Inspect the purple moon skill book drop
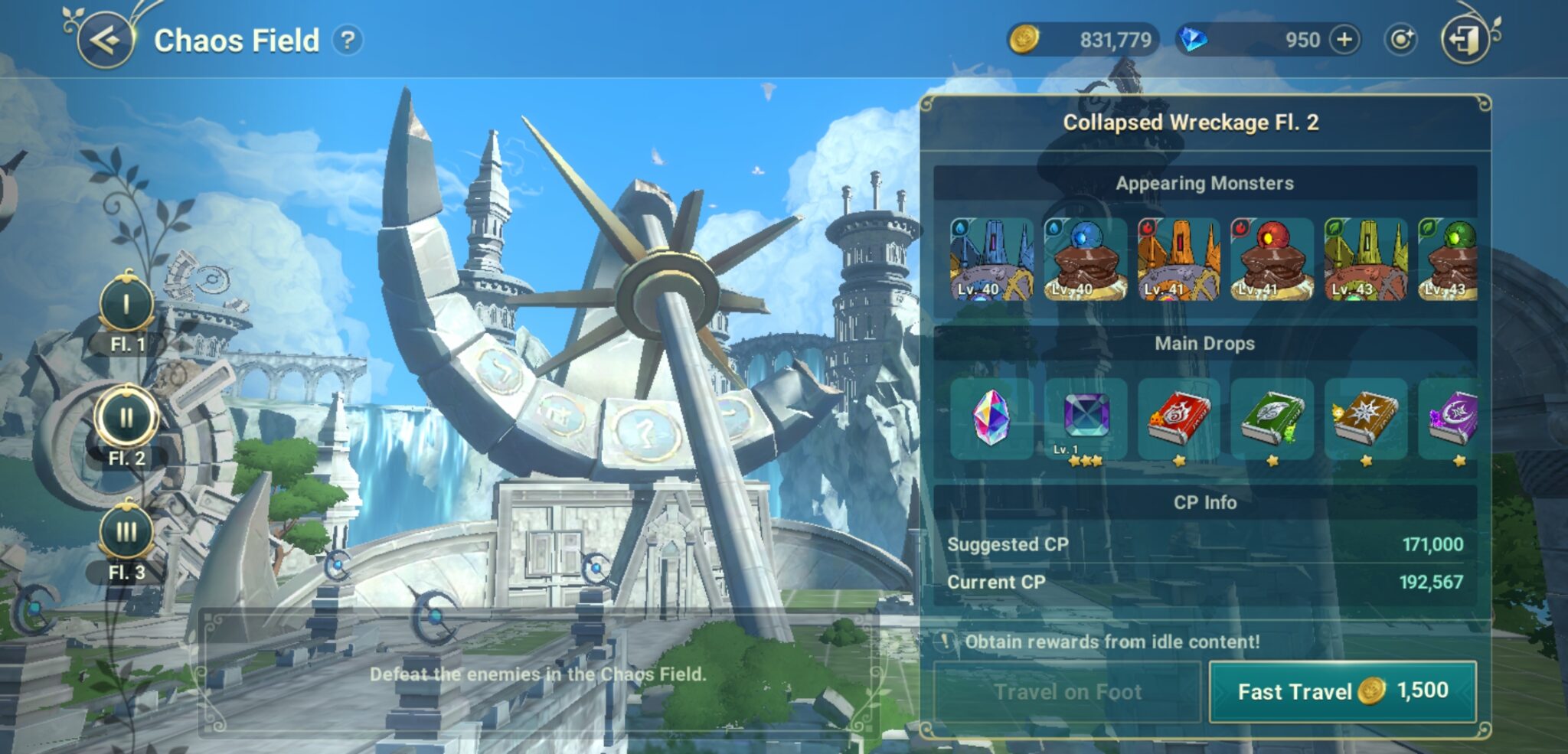This screenshot has height=754, width=1568. coord(1452,418)
